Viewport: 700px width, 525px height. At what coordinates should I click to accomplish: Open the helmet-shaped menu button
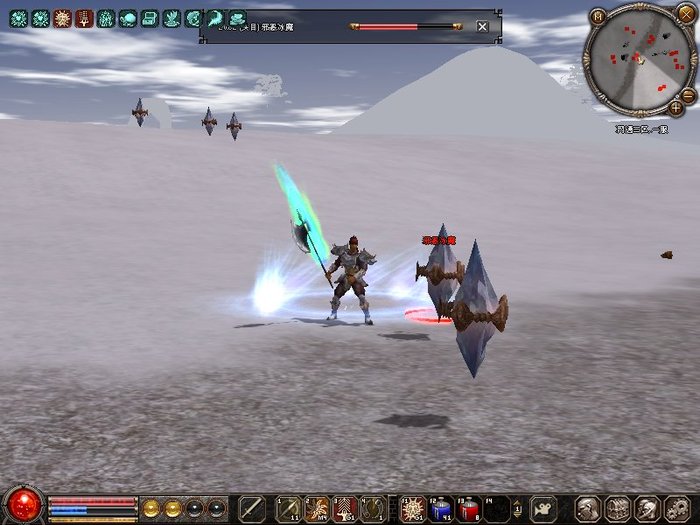[x=588, y=508]
